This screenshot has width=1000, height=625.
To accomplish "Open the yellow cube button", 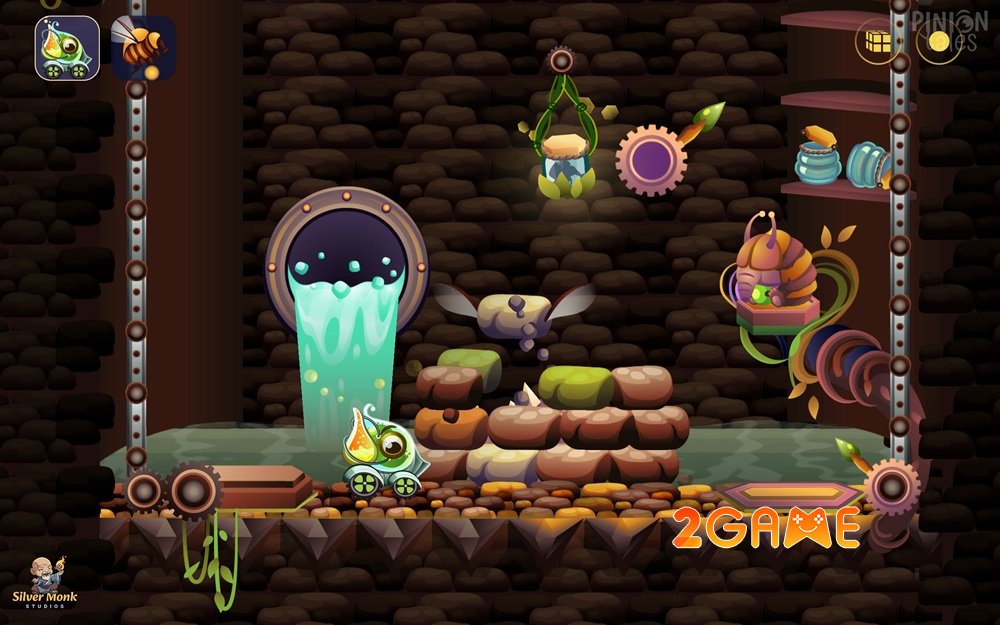I will pyautogui.click(x=879, y=42).
